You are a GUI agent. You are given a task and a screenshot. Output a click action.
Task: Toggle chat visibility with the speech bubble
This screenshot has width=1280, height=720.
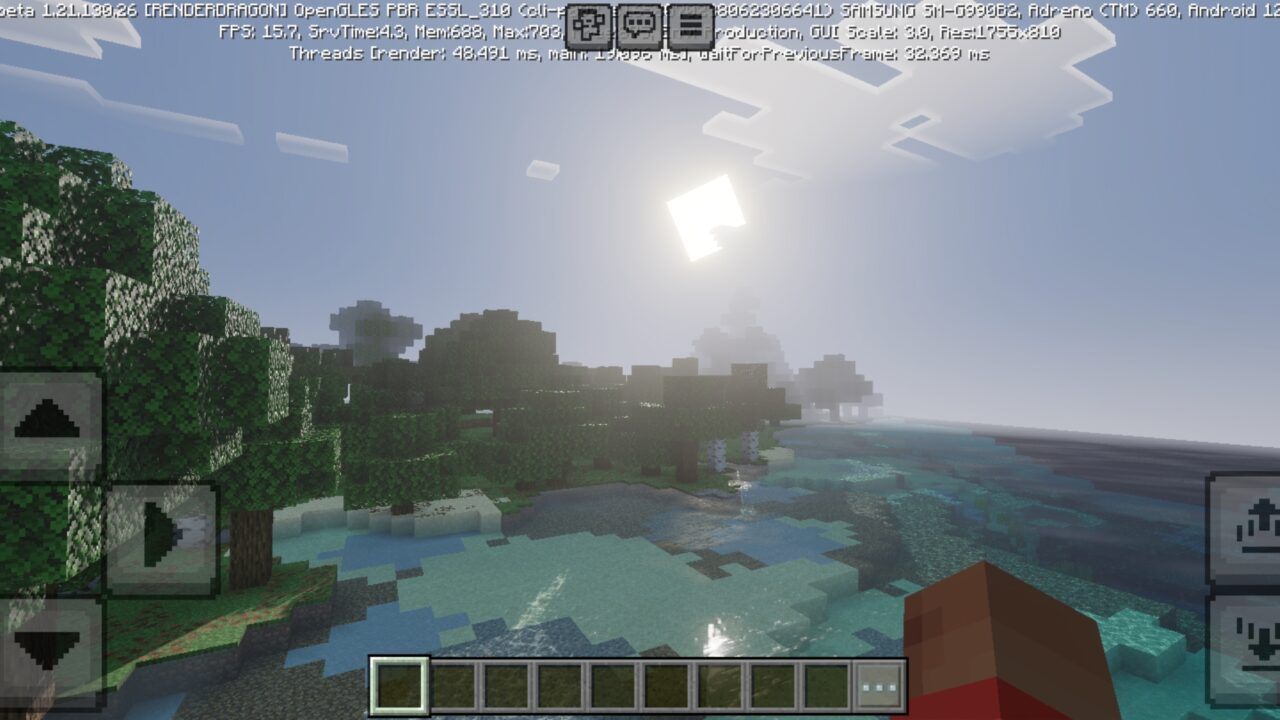tap(637, 24)
